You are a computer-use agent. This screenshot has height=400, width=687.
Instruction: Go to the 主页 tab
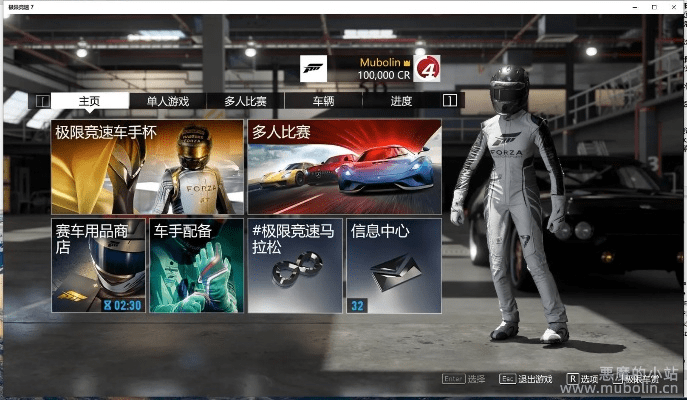(x=90, y=101)
